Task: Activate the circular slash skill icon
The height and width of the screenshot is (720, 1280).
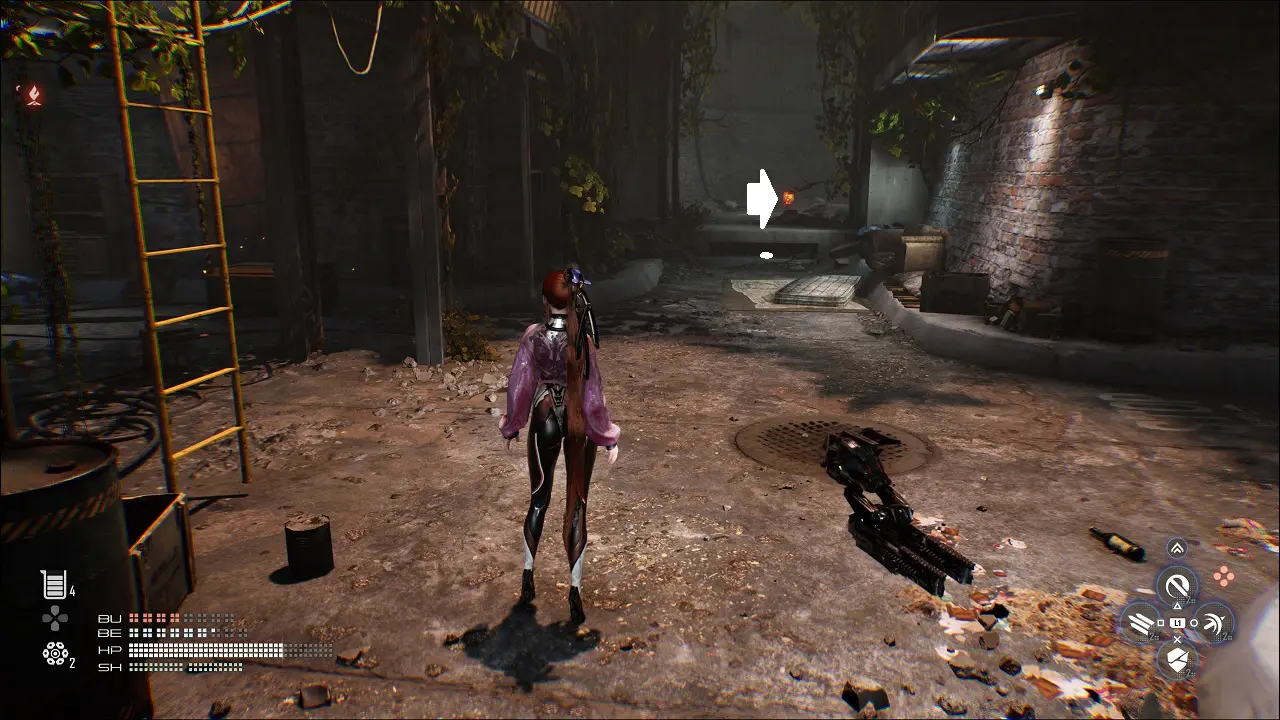Action: [1177, 585]
